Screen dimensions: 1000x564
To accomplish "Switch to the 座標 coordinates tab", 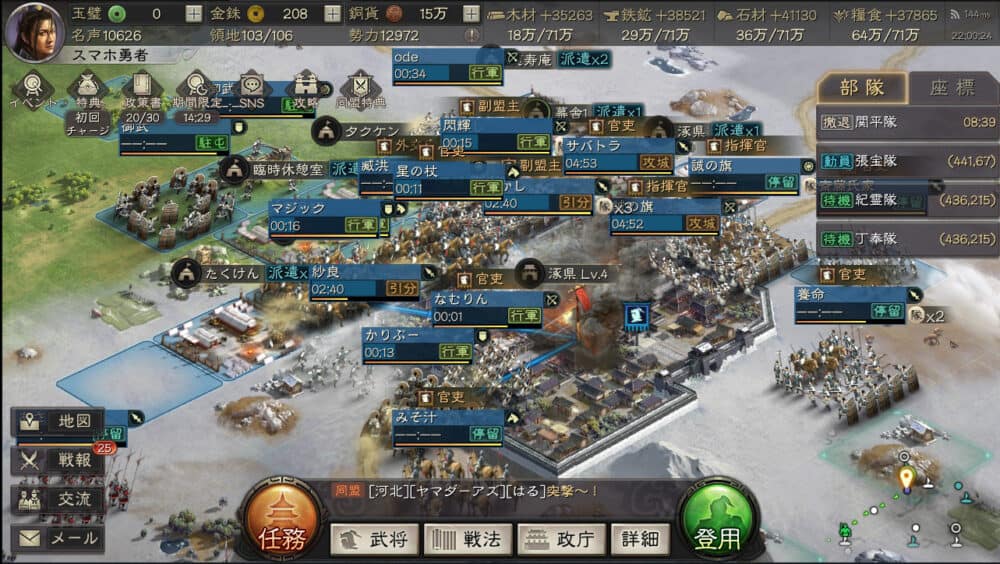I will click(951, 87).
